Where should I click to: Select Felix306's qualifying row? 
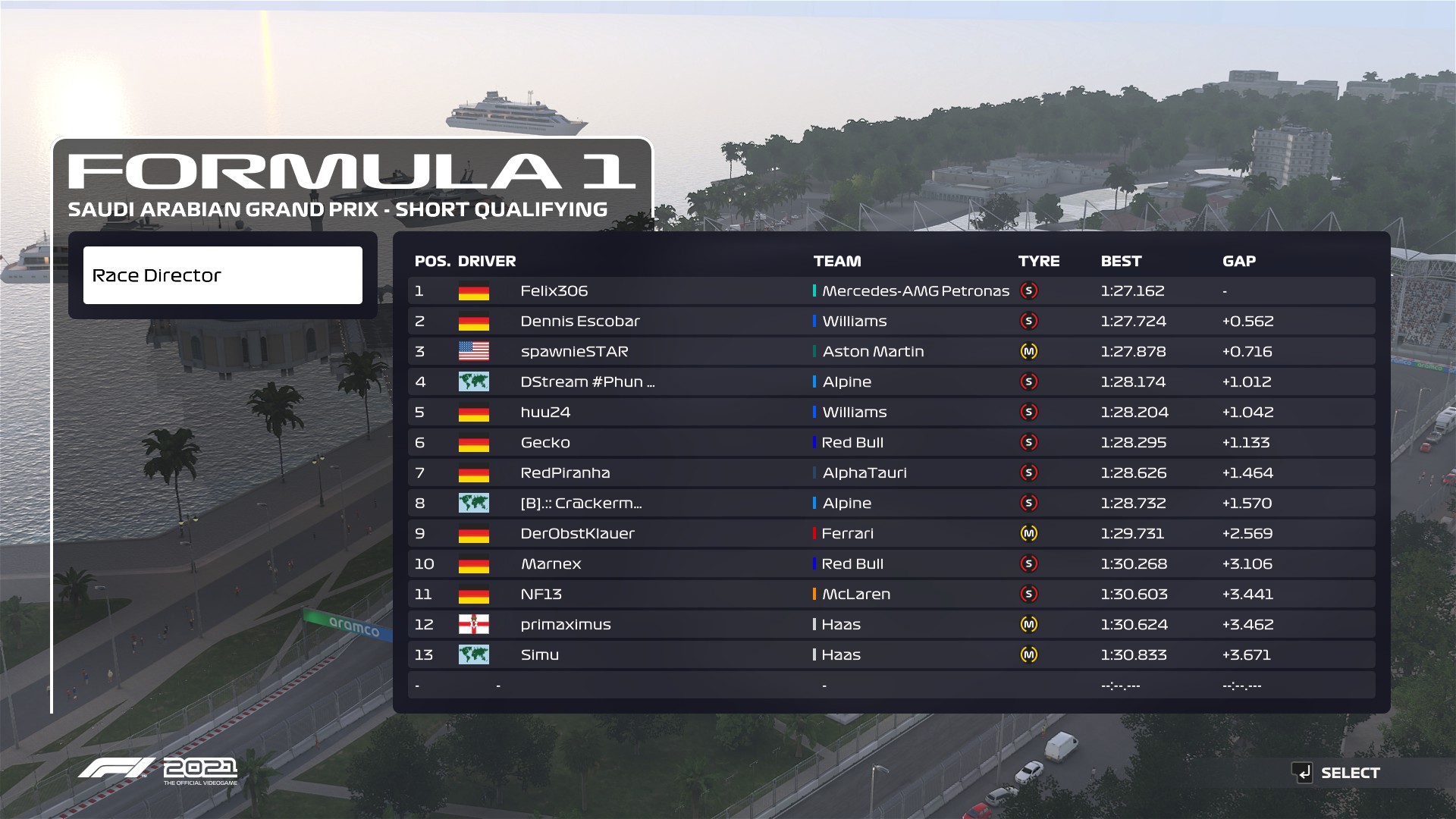[x=890, y=291]
